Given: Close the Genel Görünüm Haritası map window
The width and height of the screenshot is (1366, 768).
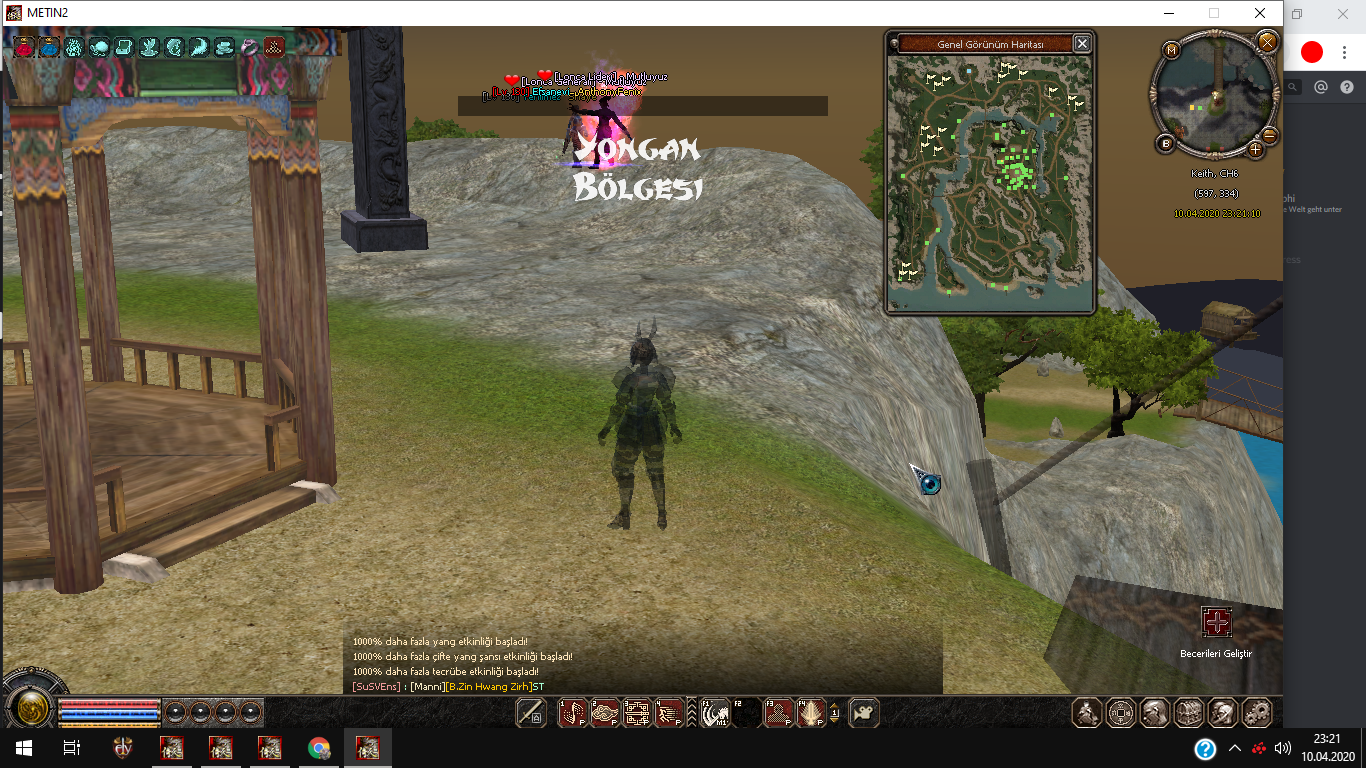Looking at the screenshot, I should (x=1081, y=44).
